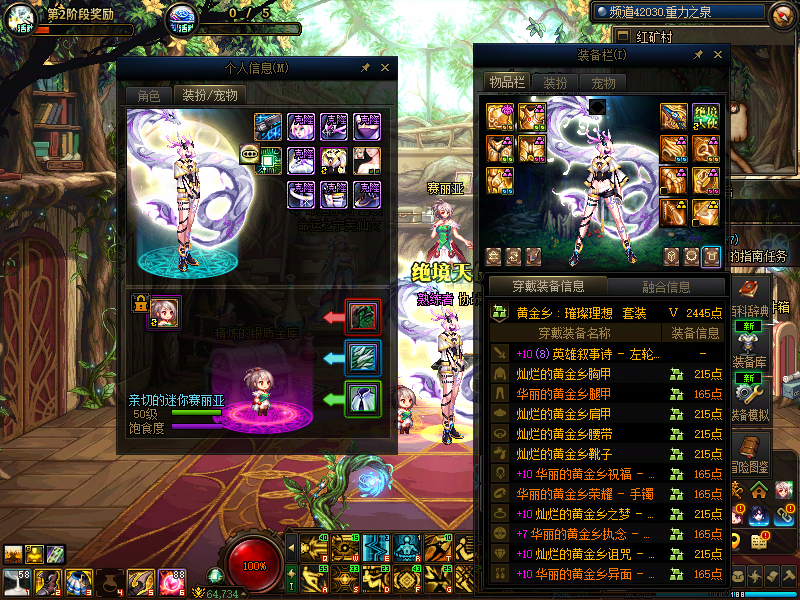
Task: Select the gun weapon slot in 装备栏
Action: click(x=674, y=116)
